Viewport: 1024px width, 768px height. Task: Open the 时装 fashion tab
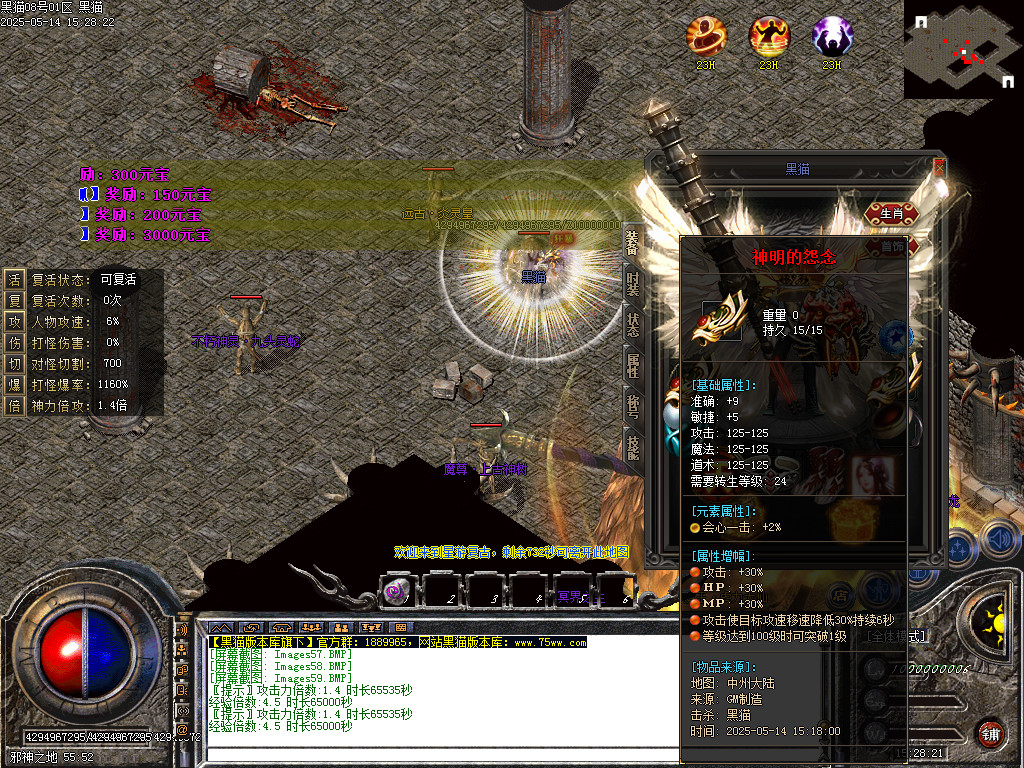click(632, 286)
